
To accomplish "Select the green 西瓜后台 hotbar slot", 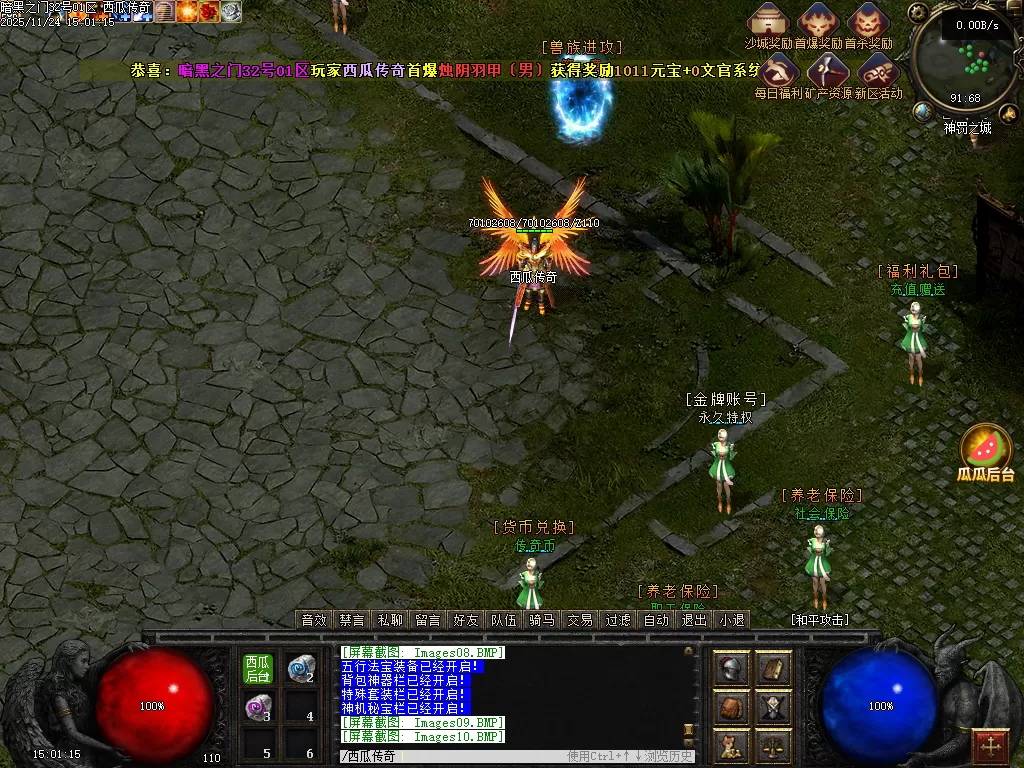I will pos(258,669).
